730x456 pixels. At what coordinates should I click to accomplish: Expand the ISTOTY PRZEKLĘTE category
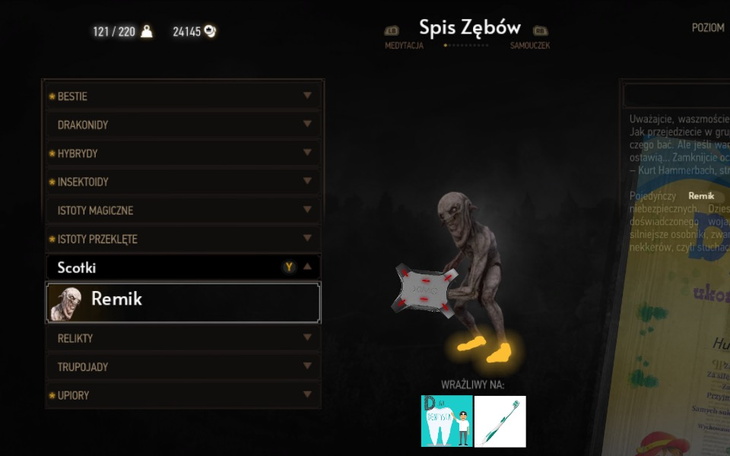[x=182, y=239]
